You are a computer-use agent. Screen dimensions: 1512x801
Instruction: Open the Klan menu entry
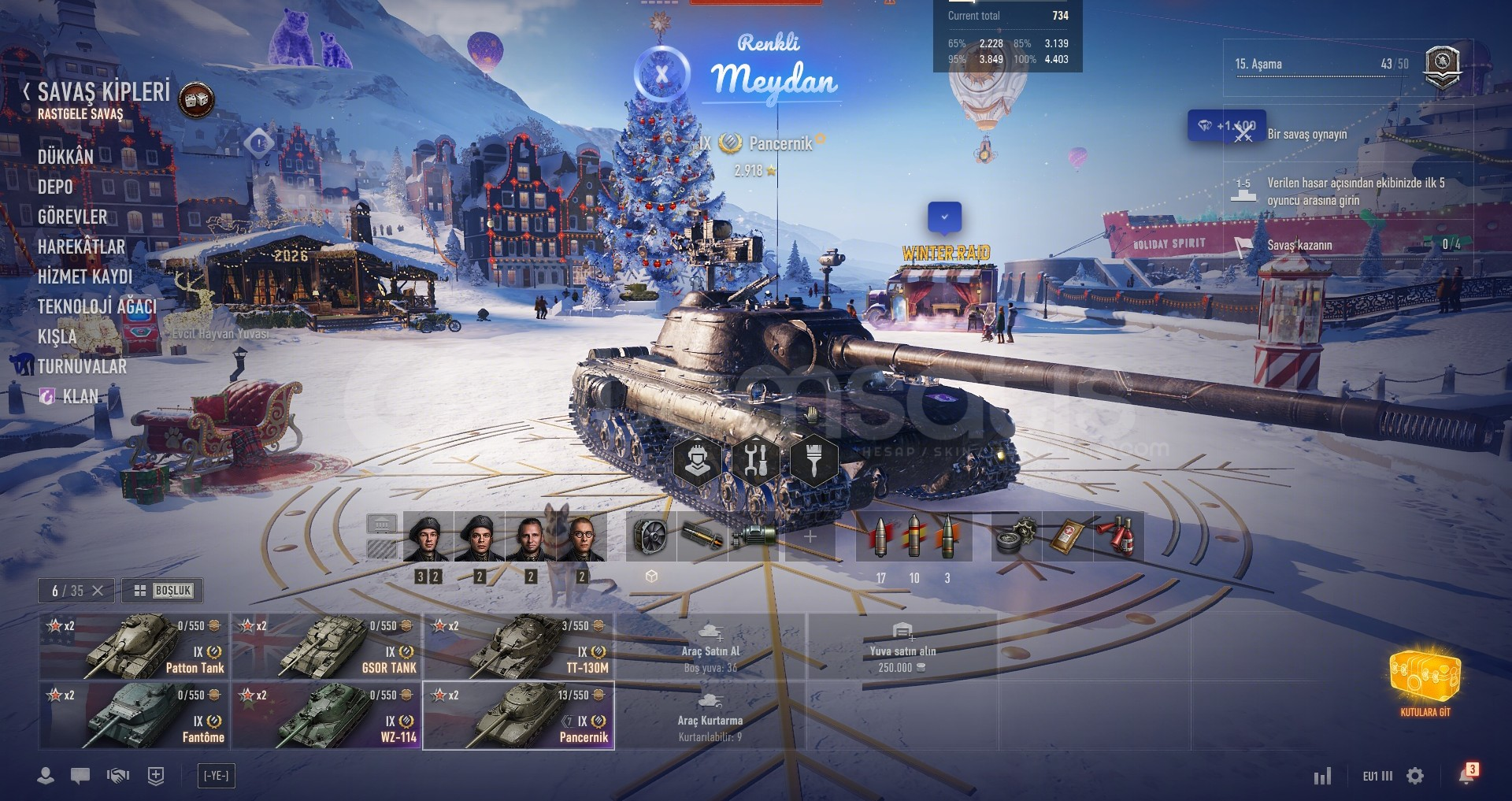[80, 396]
